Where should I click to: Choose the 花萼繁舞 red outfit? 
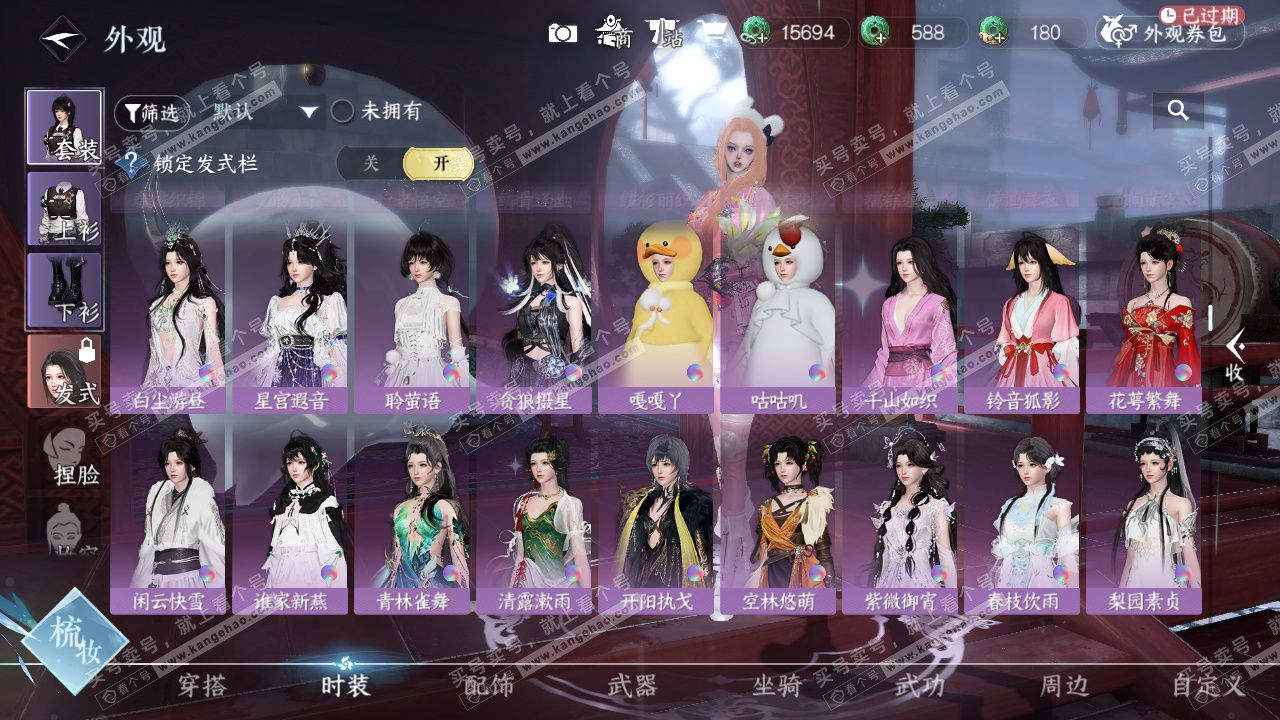tap(1143, 315)
